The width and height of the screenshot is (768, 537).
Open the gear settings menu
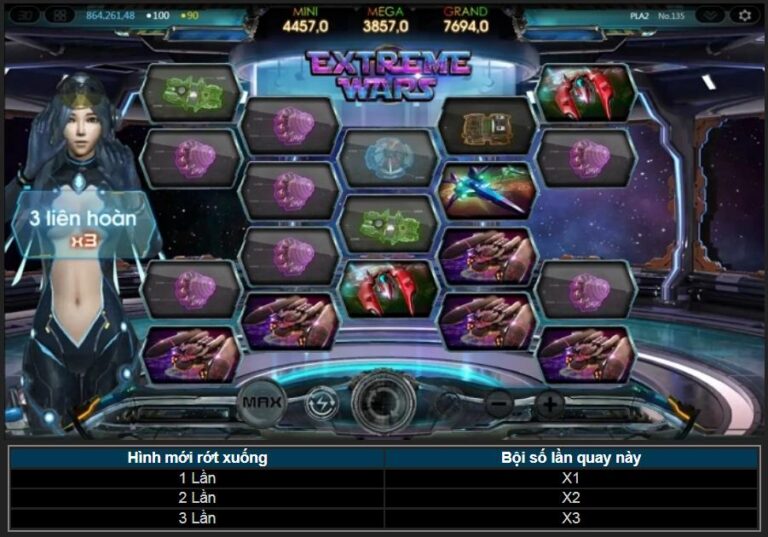coord(744,15)
